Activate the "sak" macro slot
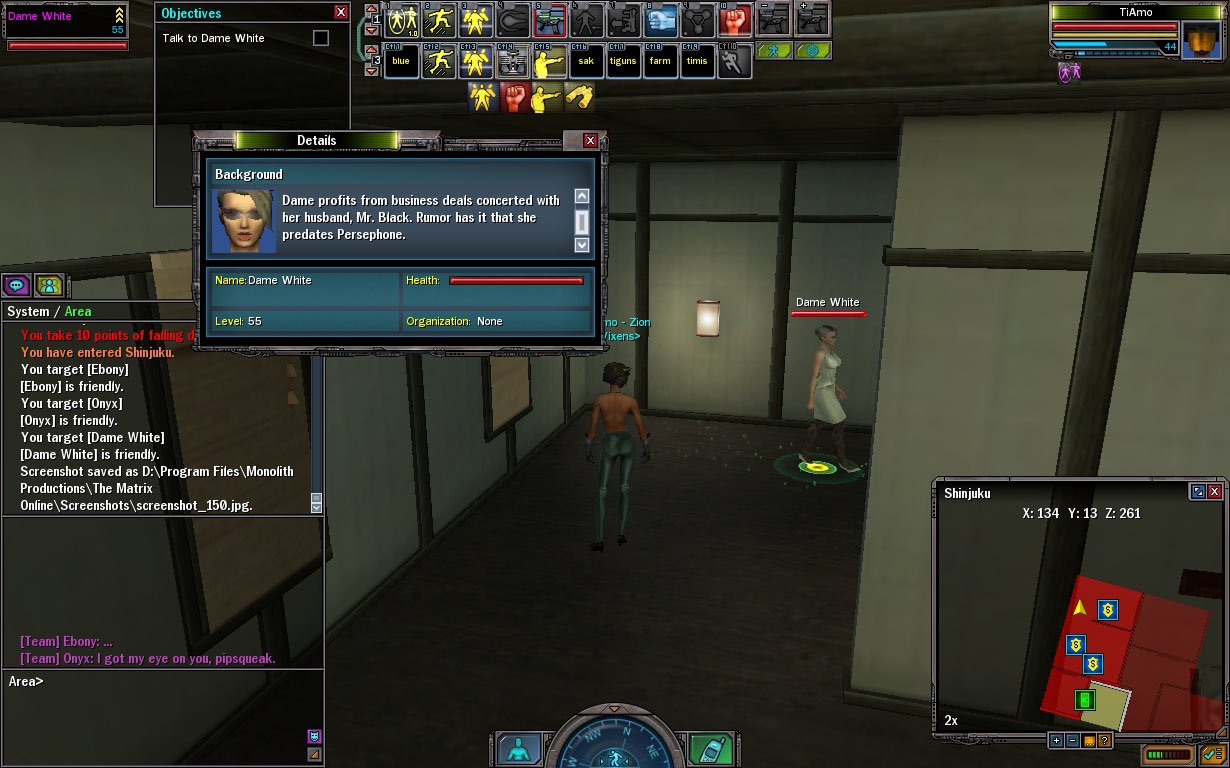The width and height of the screenshot is (1230, 768). click(x=586, y=61)
